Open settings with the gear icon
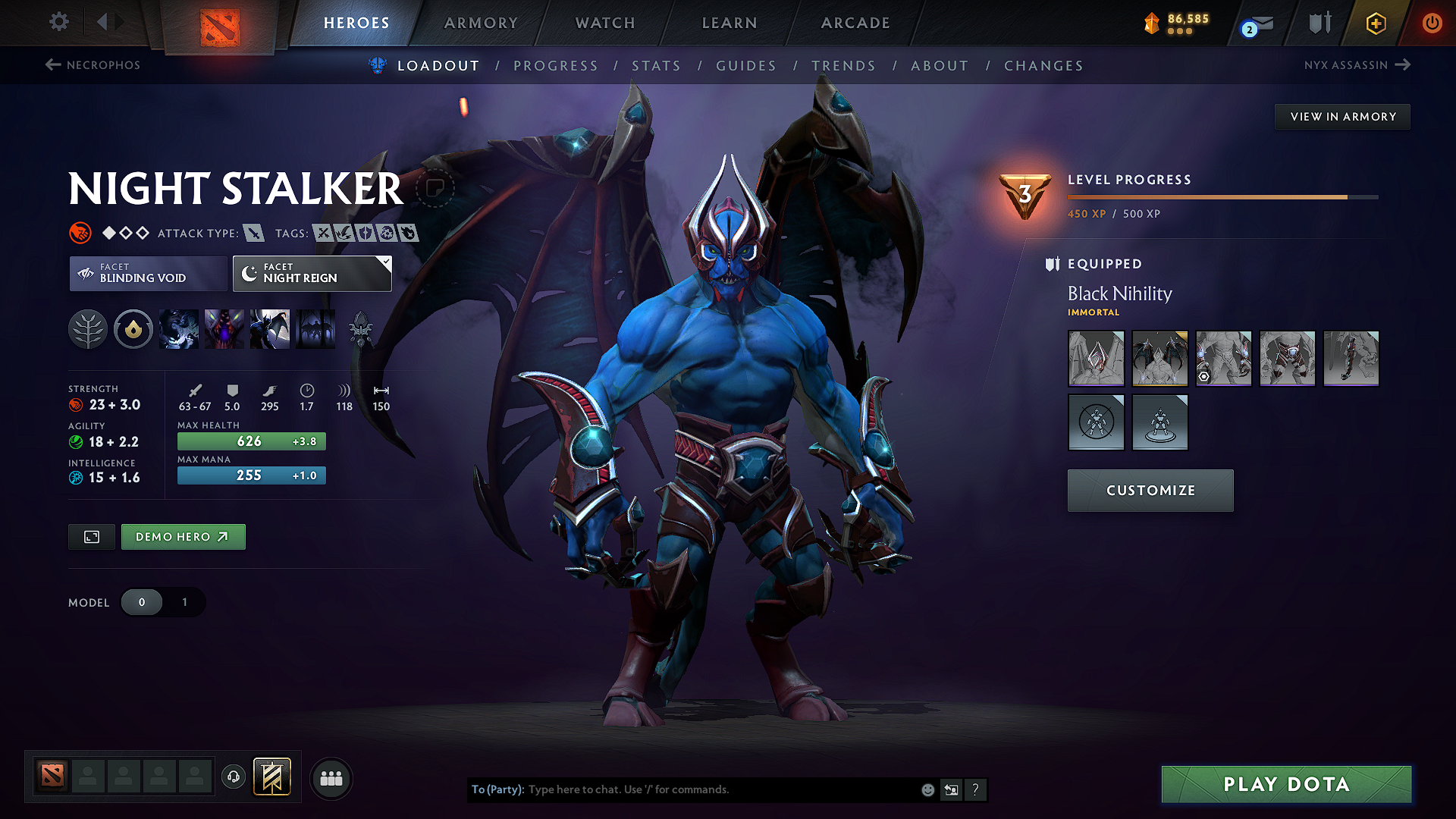 point(58,23)
